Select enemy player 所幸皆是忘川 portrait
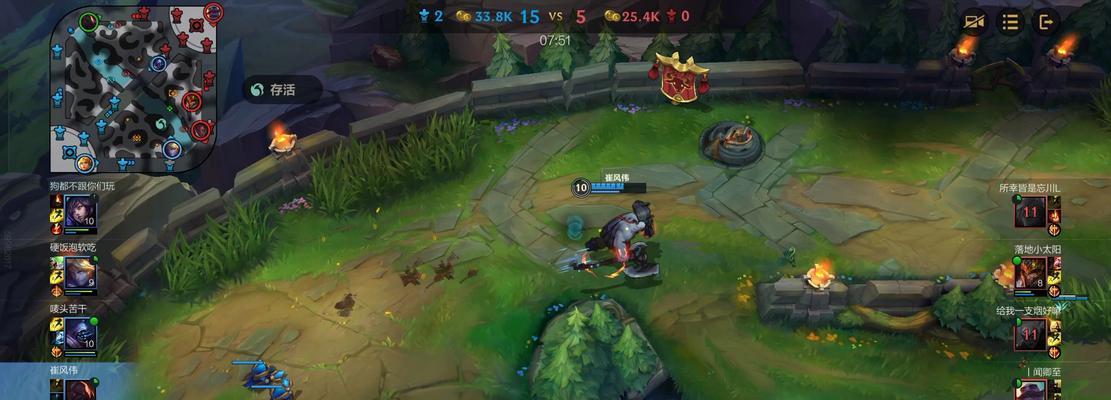The height and width of the screenshot is (400, 1111). (x=1030, y=212)
